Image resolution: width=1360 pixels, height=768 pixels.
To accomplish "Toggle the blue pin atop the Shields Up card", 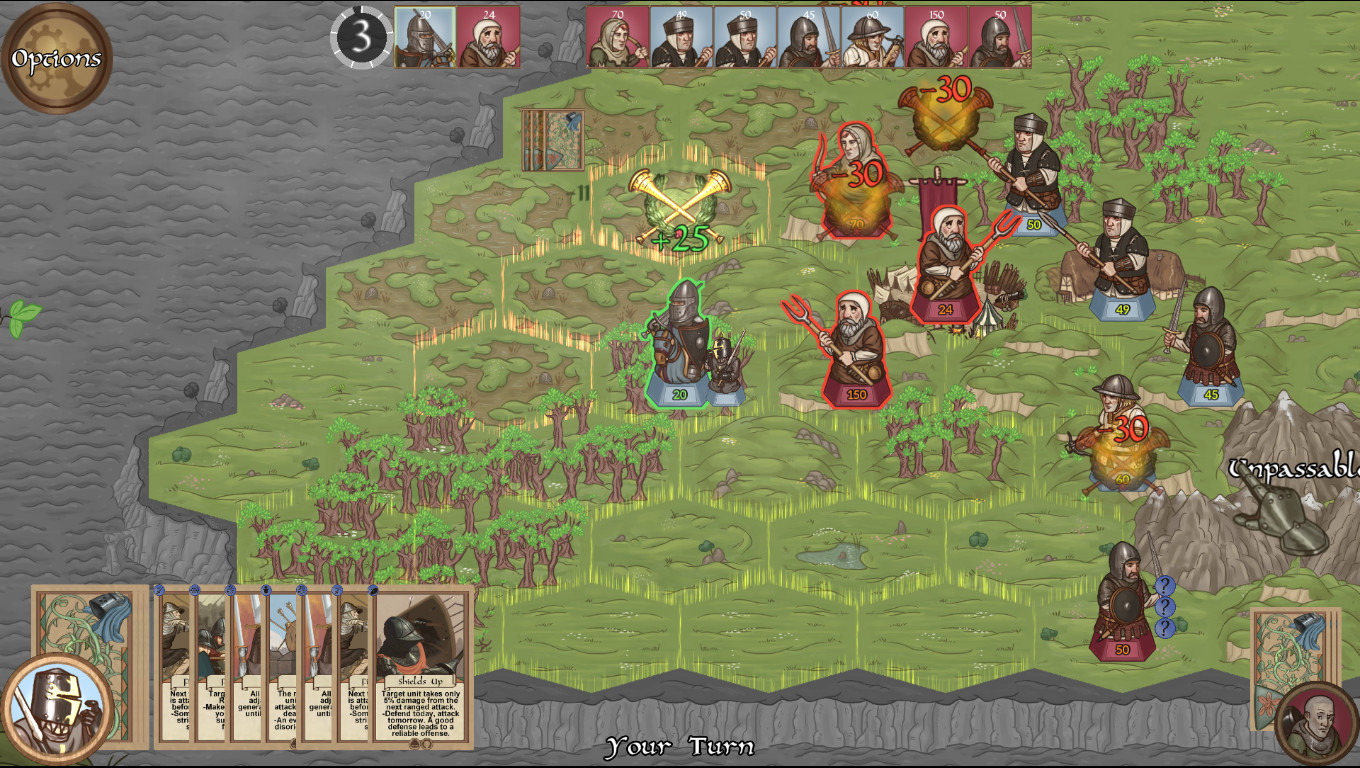I will 373,591.
